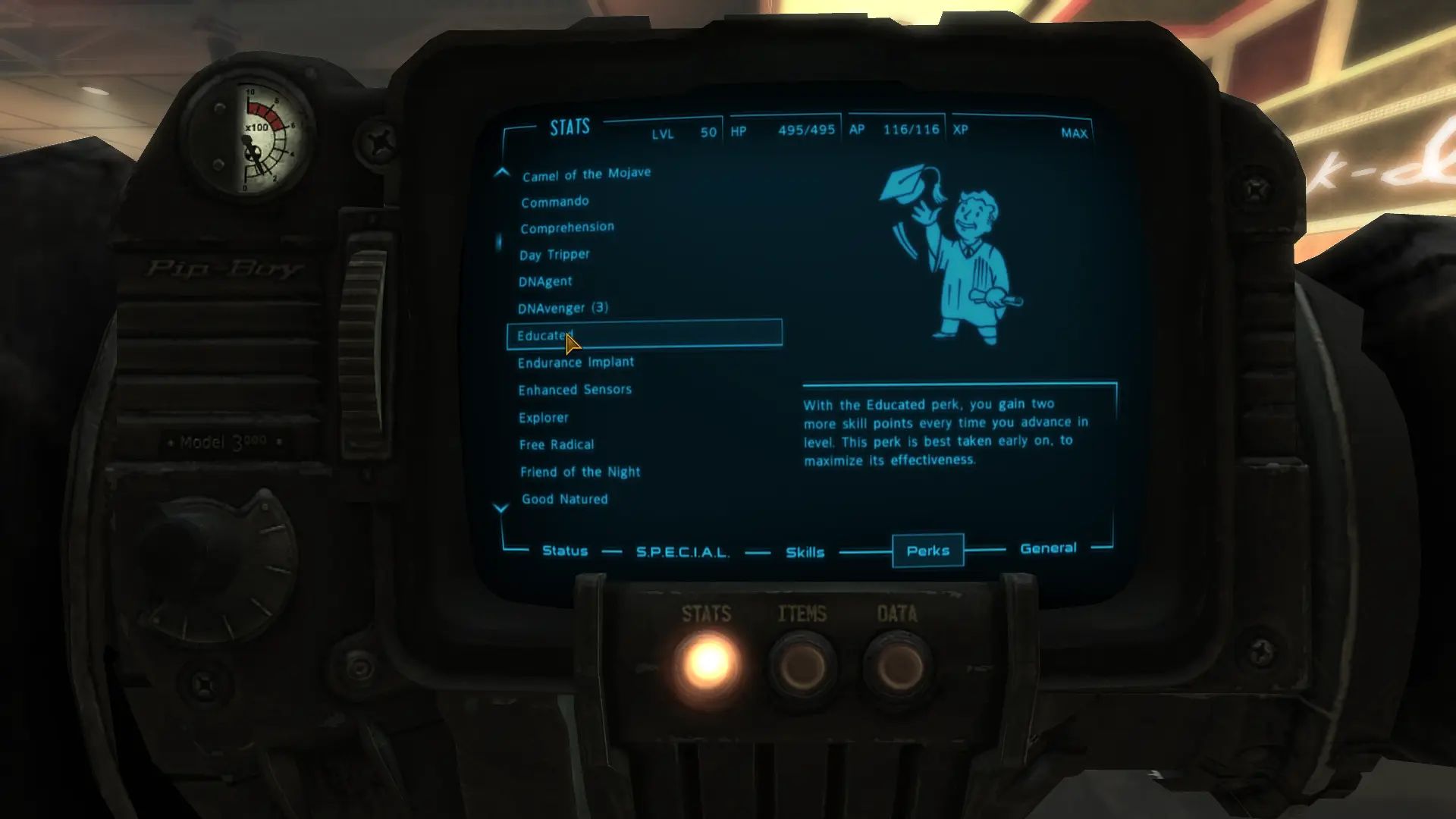Viewport: 1456px width, 819px height.
Task: Select the Commando perk
Action: 554,201
